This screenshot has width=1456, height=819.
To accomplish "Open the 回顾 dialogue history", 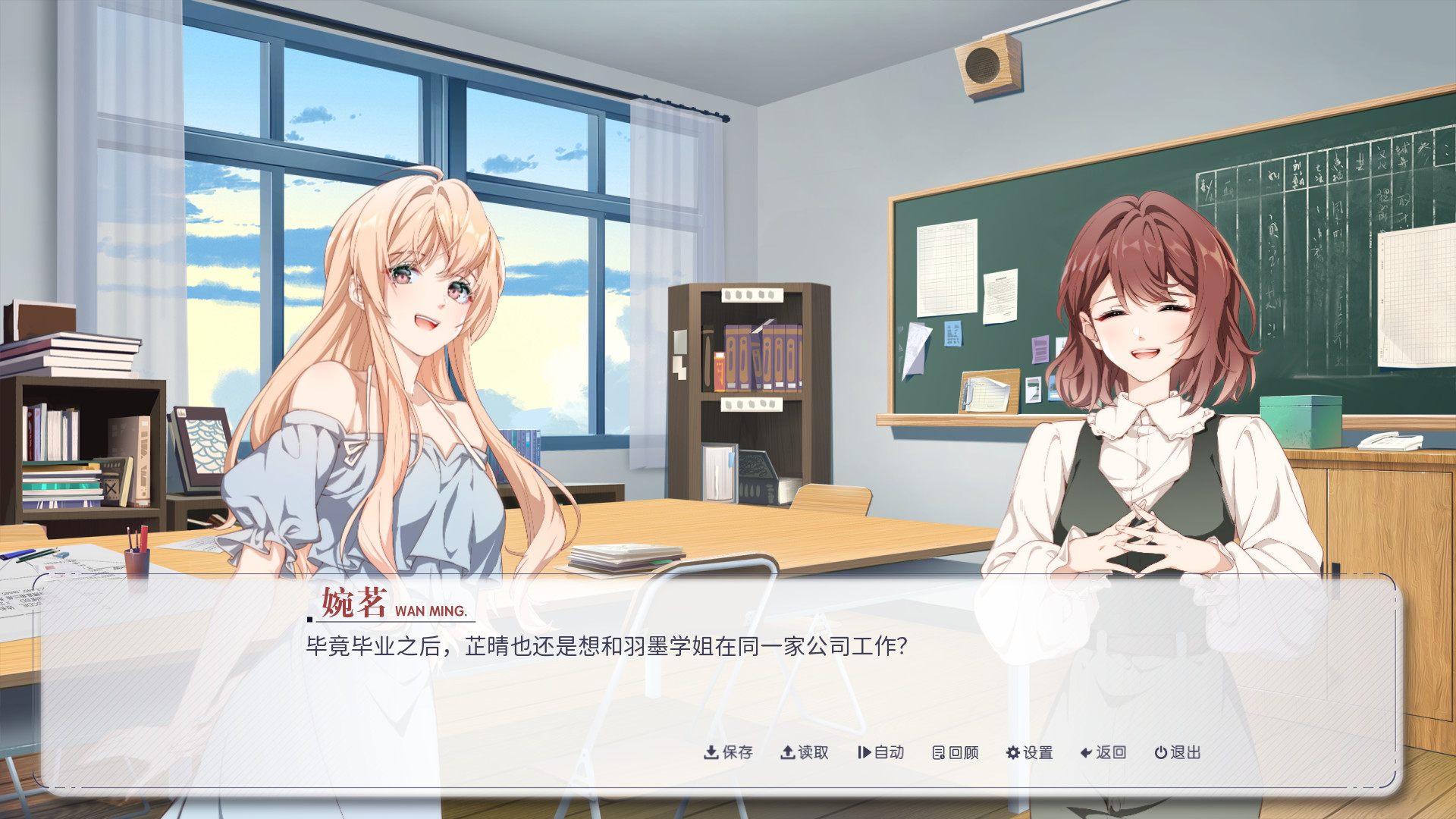I will click(x=960, y=753).
